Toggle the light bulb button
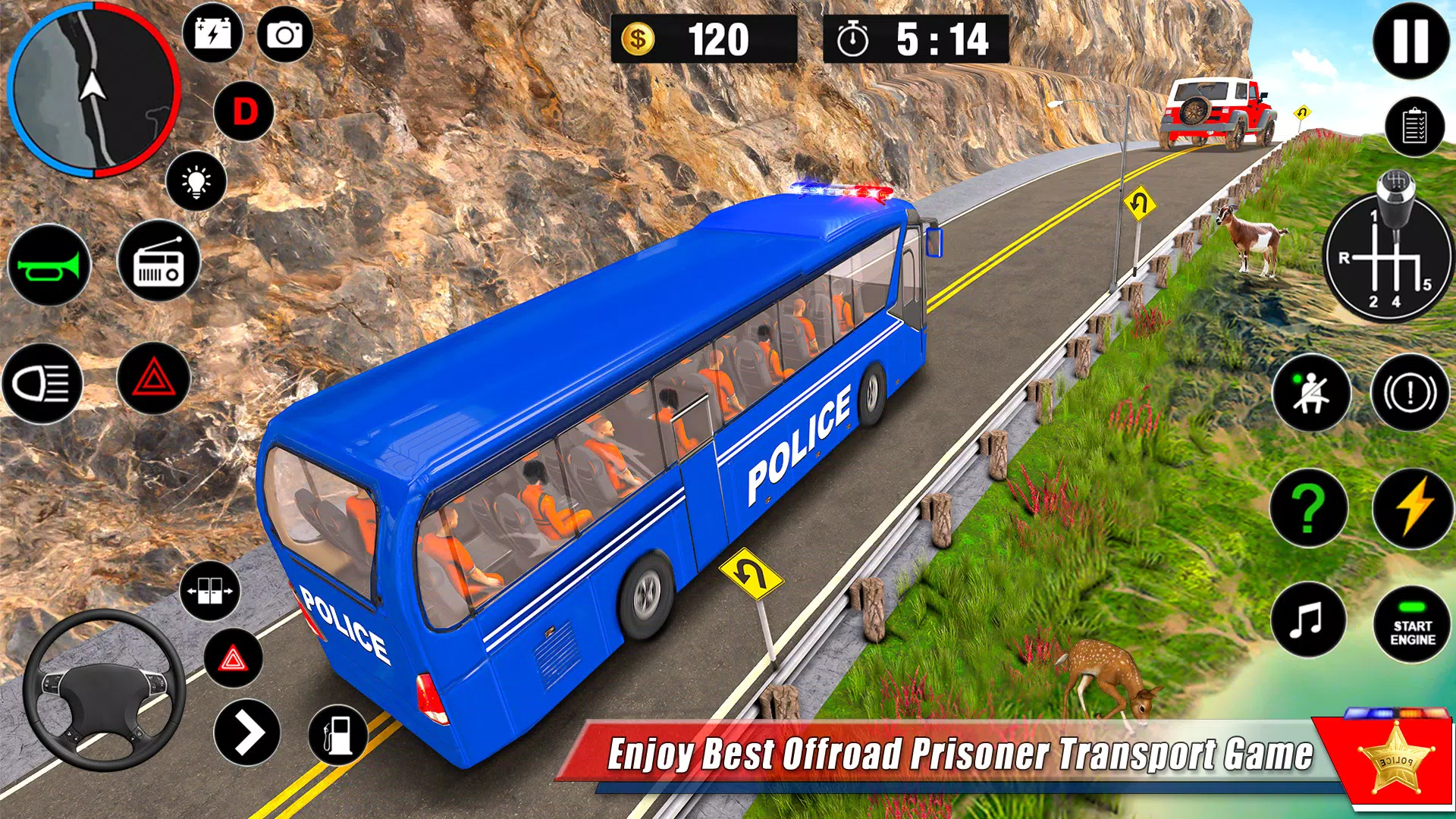Viewport: 1456px width, 819px height. 196,181
